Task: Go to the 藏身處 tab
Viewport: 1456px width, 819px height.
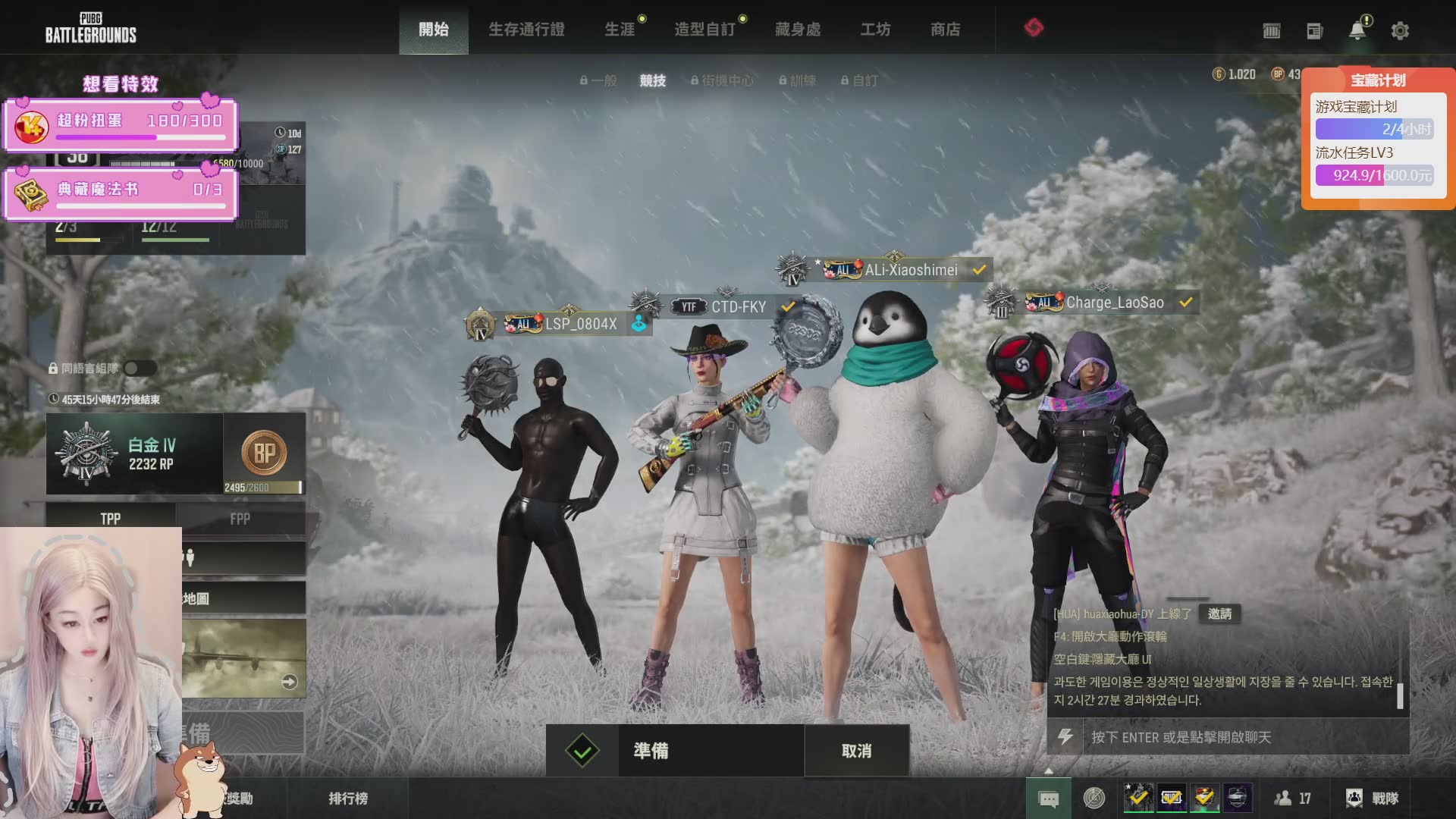Action: click(798, 30)
